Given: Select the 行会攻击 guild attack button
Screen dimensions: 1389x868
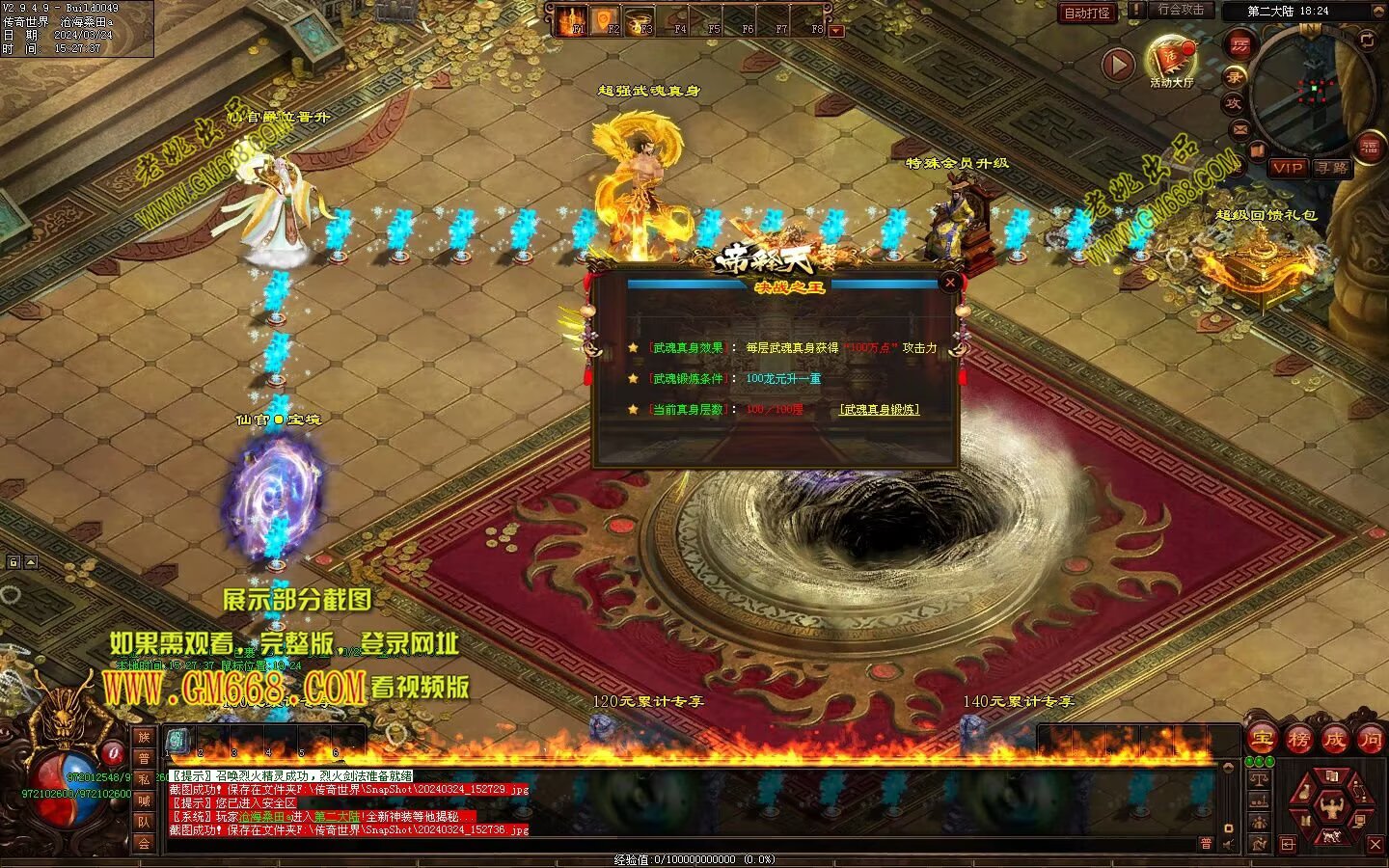Looking at the screenshot, I should (x=1181, y=11).
